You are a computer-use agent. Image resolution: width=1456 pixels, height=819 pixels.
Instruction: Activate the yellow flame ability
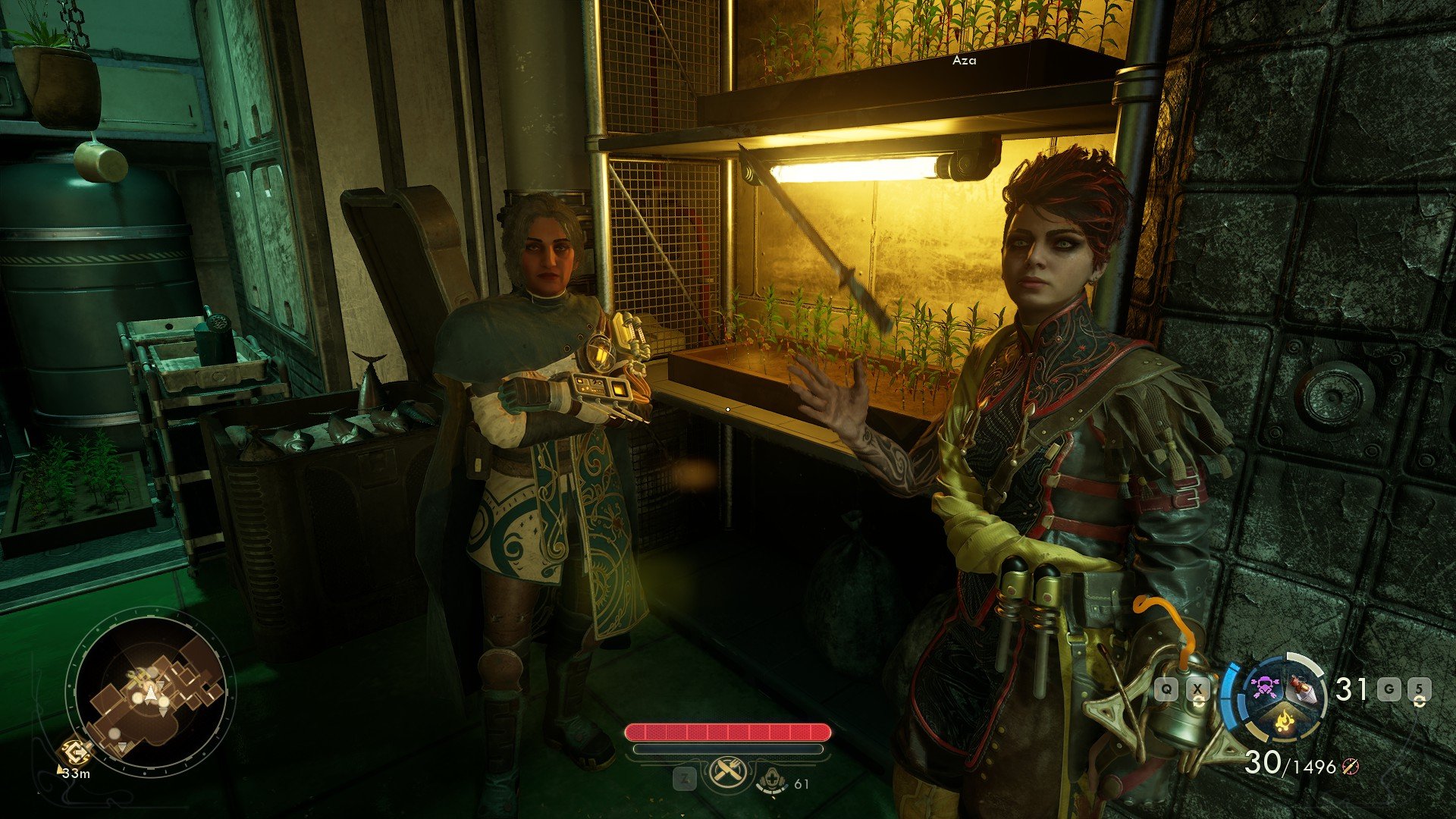(x=1282, y=720)
